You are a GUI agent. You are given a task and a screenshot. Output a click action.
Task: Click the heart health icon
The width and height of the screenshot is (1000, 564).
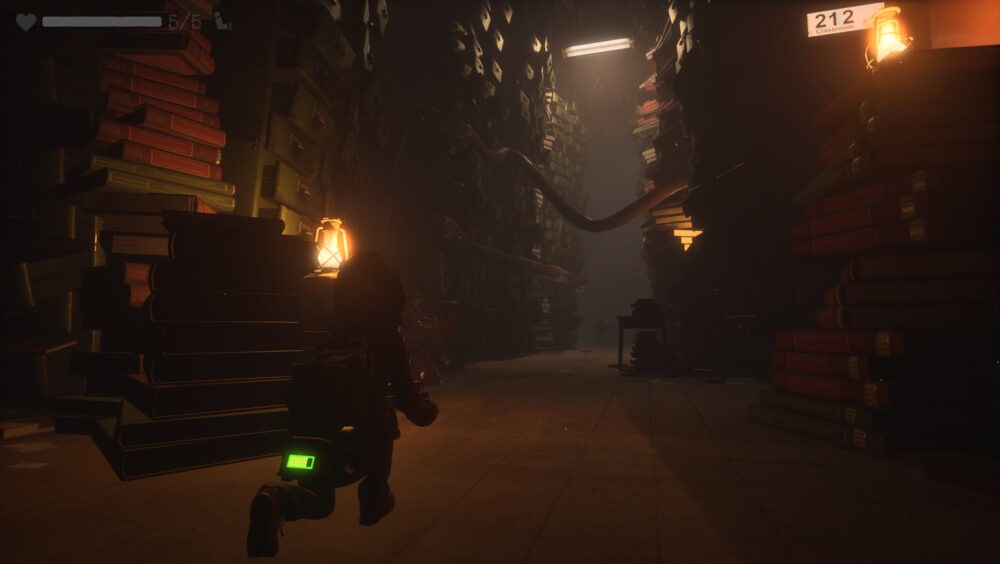tap(26, 21)
